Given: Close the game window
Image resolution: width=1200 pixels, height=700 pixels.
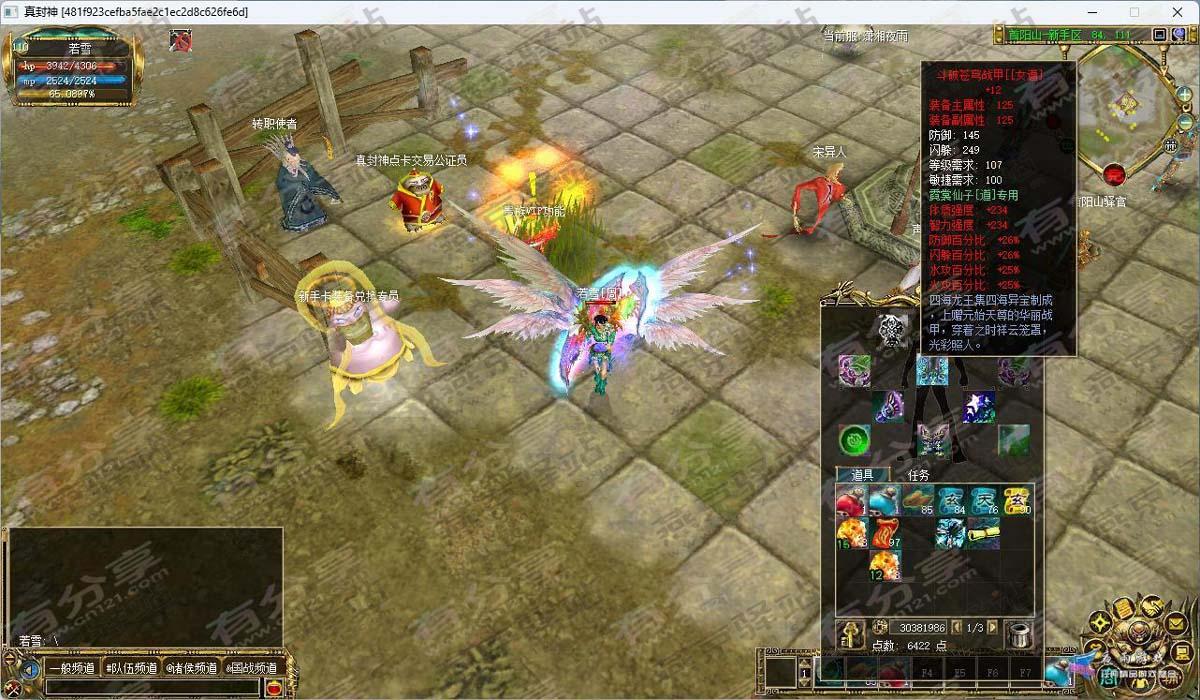Looking at the screenshot, I should point(1177,12).
